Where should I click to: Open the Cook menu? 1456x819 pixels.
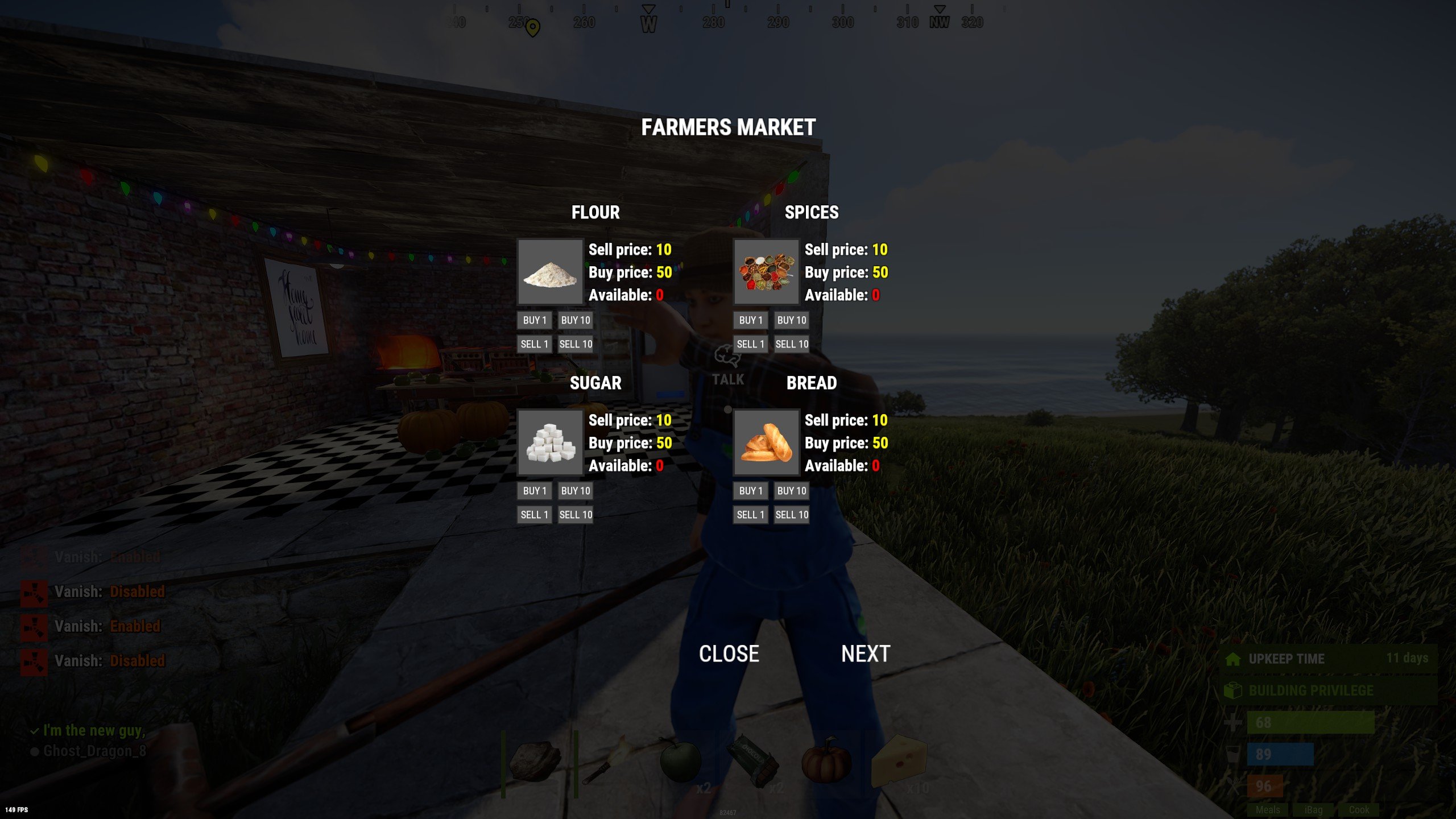point(1358,810)
